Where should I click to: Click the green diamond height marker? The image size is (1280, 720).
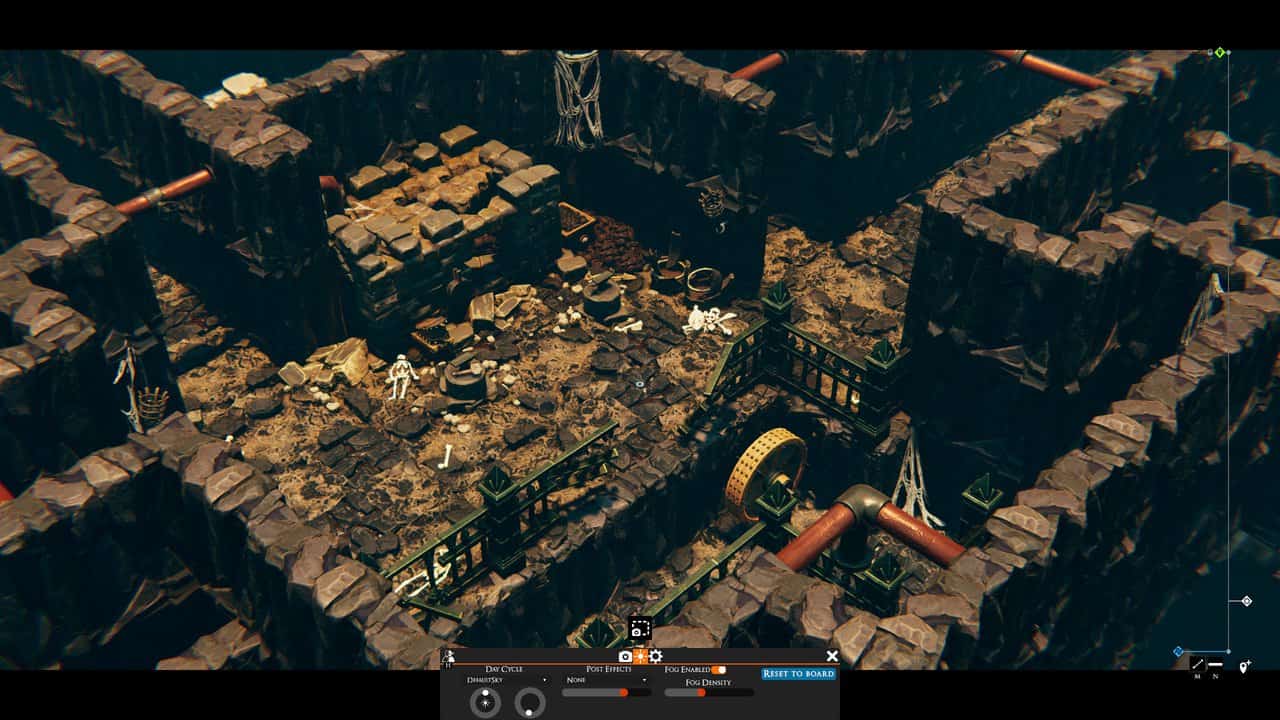(1220, 52)
